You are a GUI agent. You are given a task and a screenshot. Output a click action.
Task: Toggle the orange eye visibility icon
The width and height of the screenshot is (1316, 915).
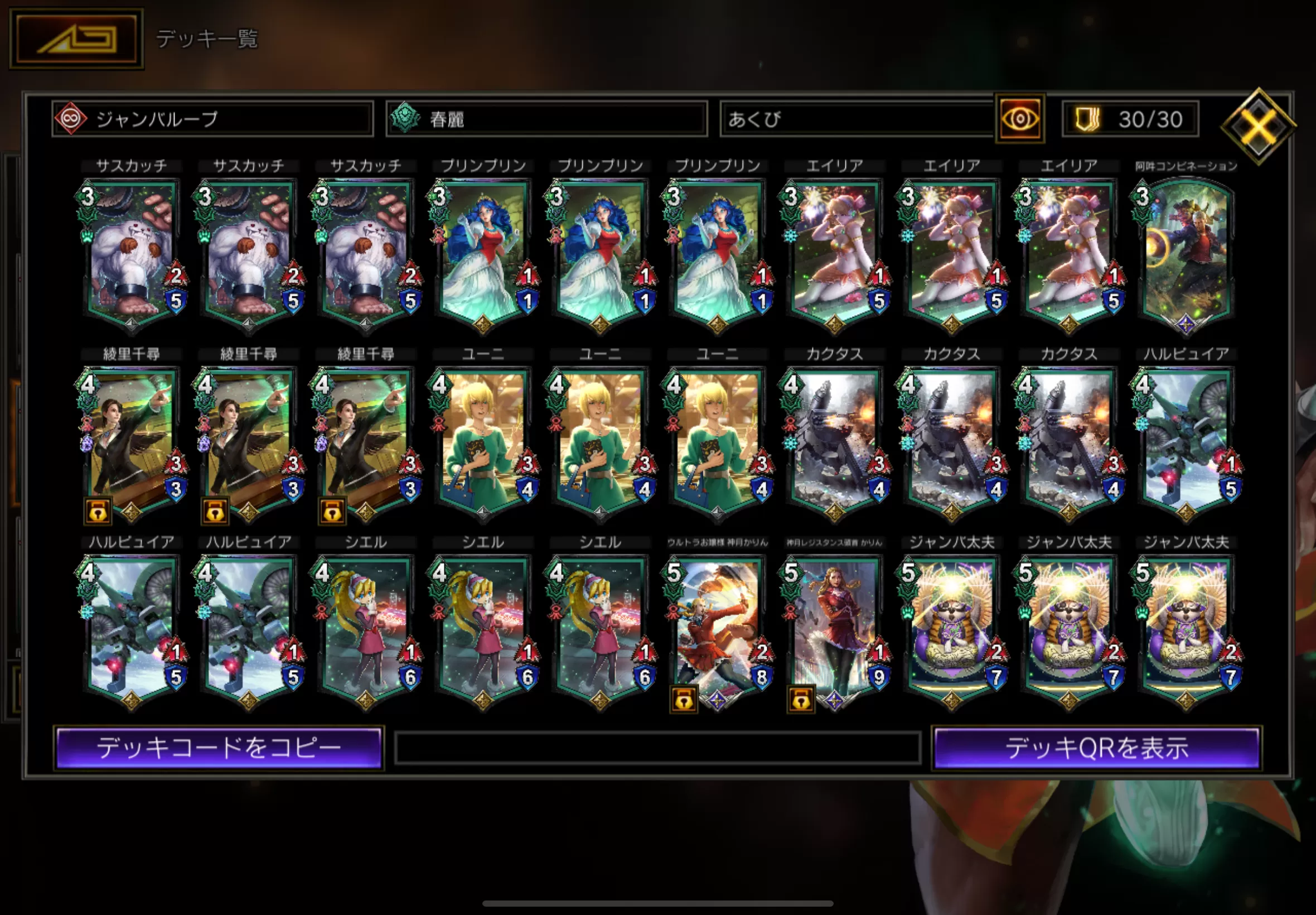(1019, 119)
